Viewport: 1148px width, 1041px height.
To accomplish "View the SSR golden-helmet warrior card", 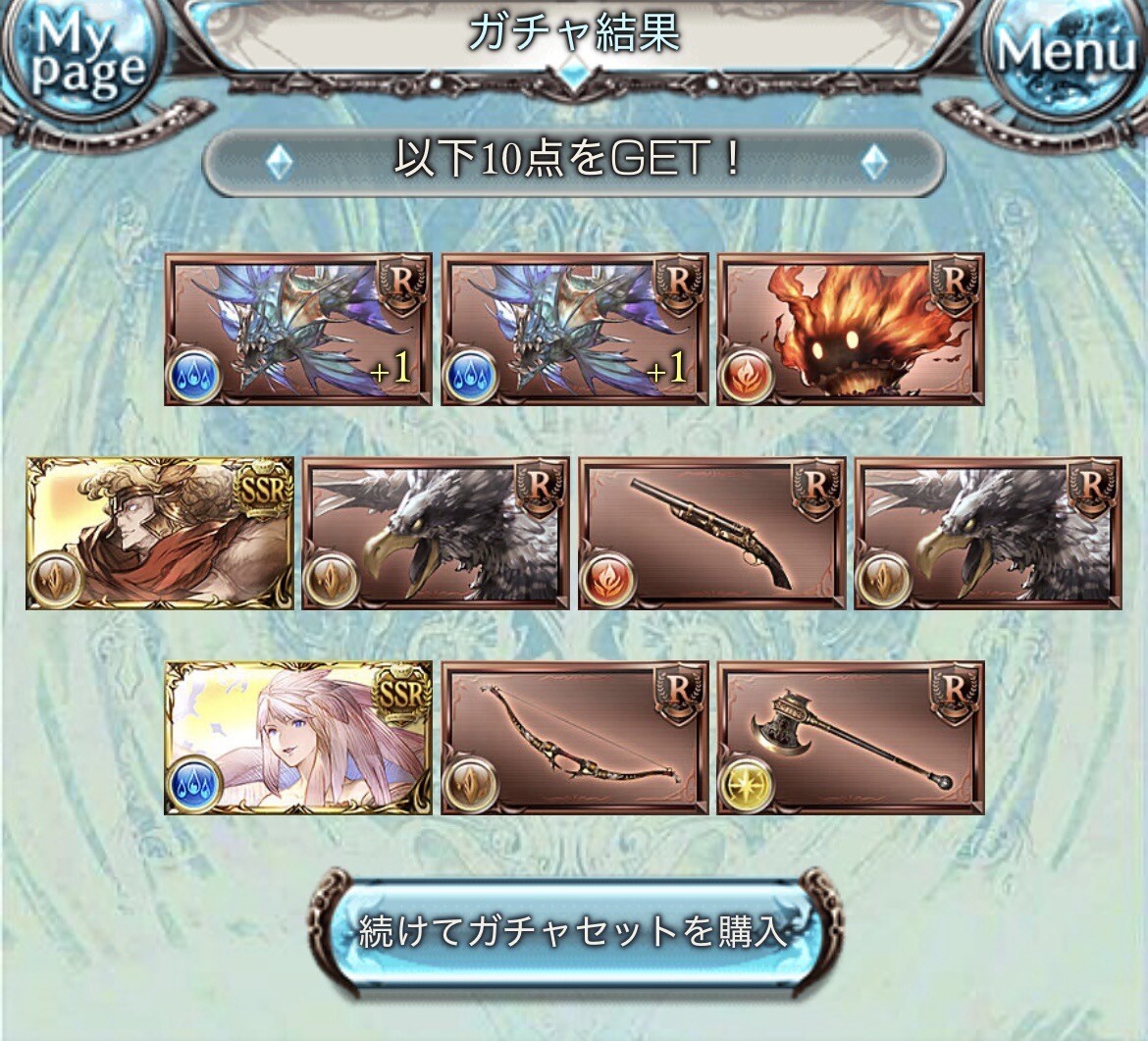I will click(160, 533).
